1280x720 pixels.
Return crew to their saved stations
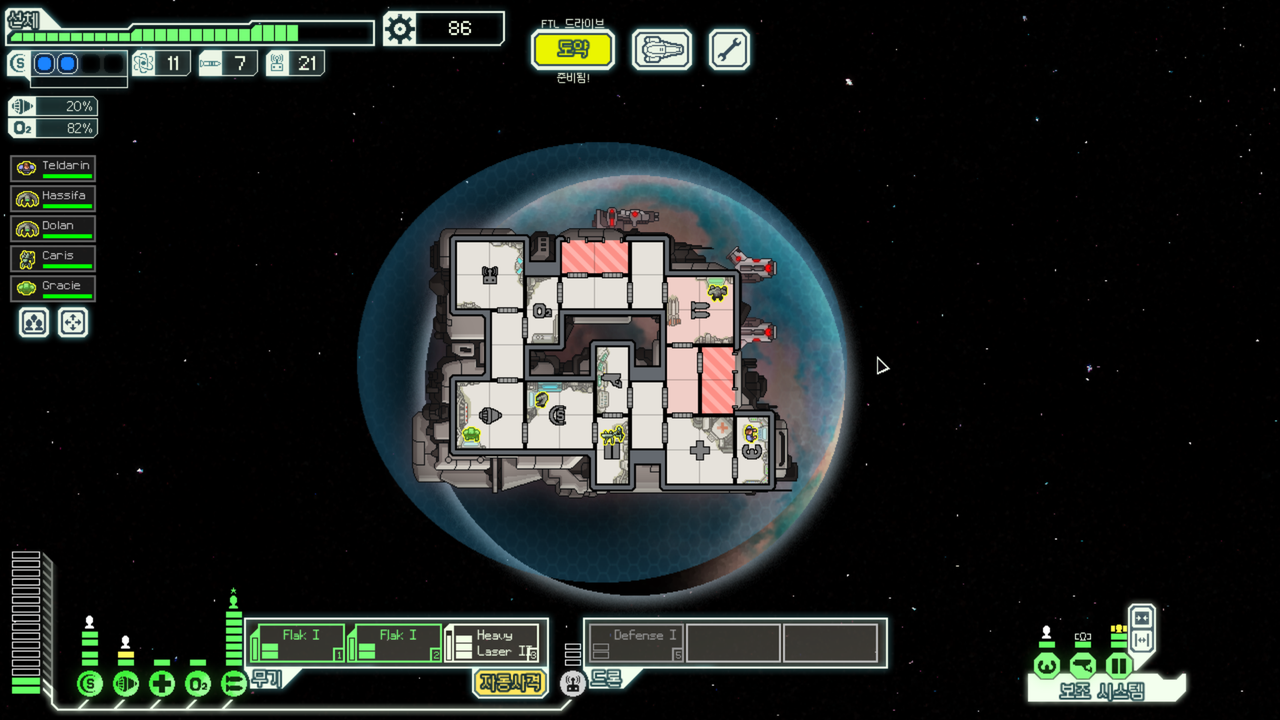point(73,322)
